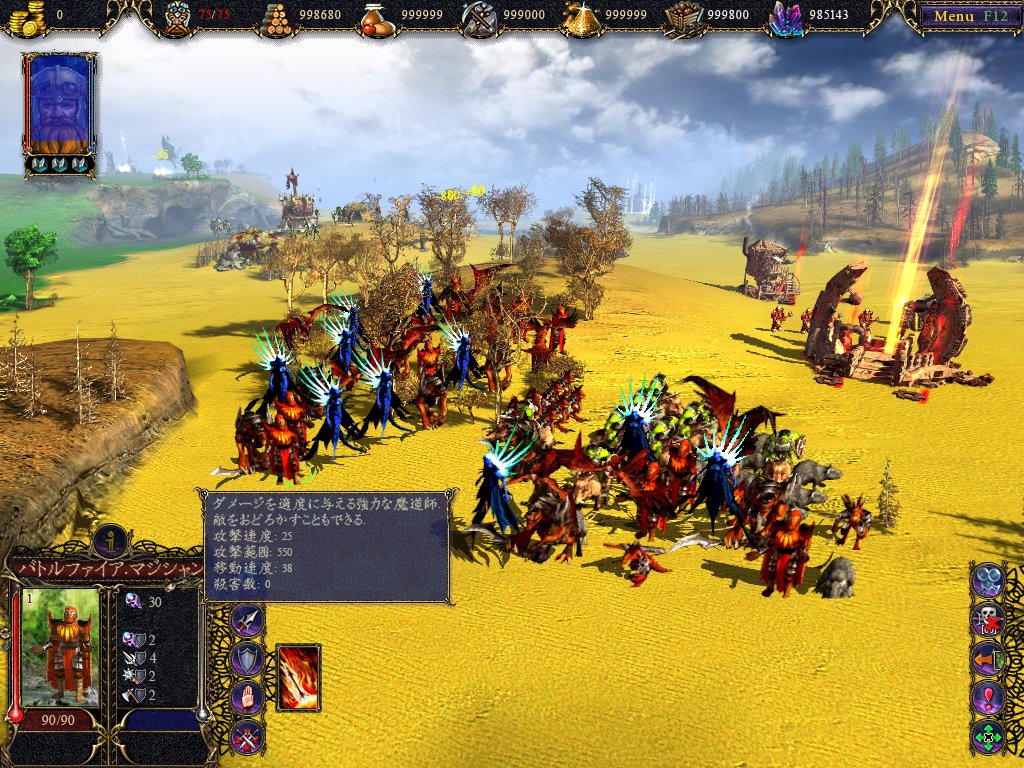Choose the shield defend command

pyautogui.click(x=247, y=658)
